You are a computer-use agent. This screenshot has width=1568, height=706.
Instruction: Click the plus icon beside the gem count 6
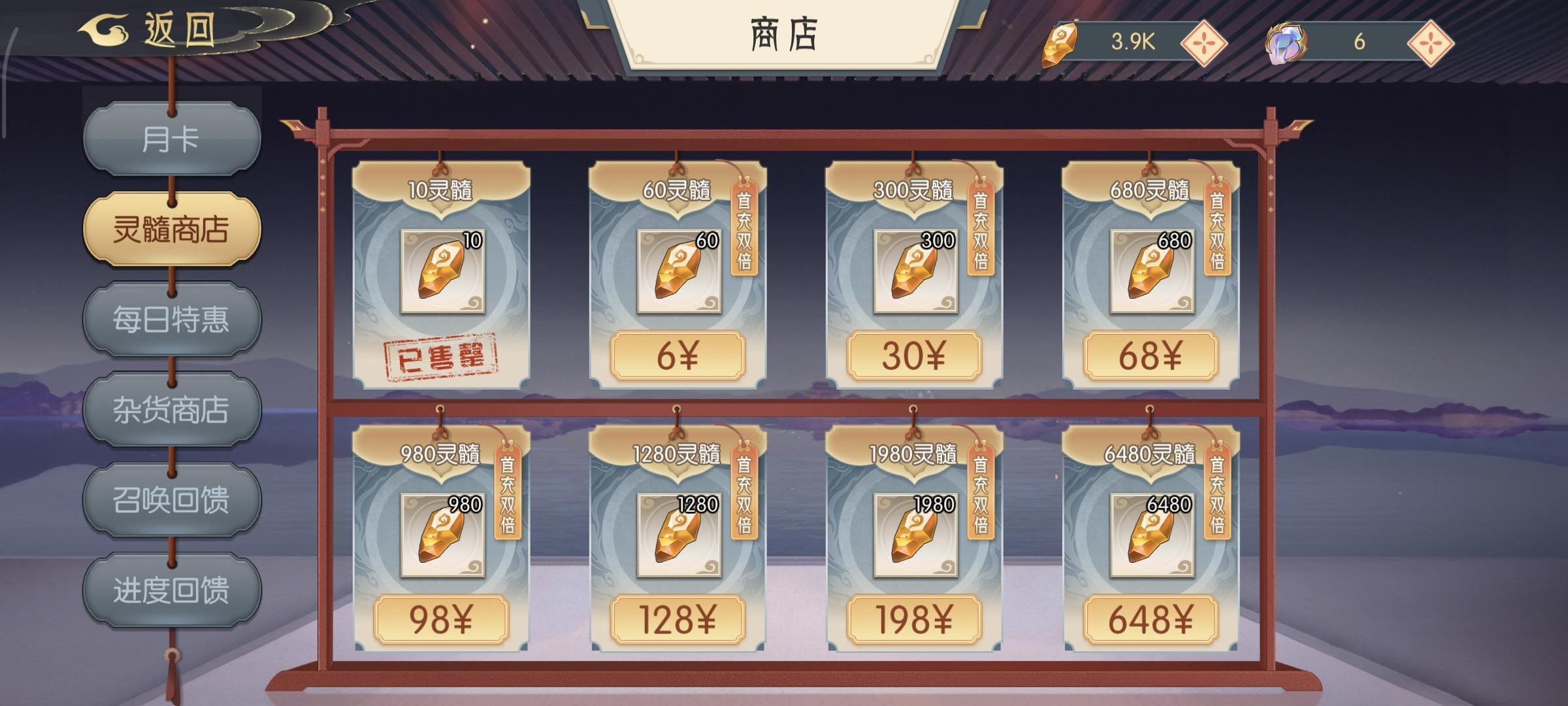click(x=1432, y=44)
